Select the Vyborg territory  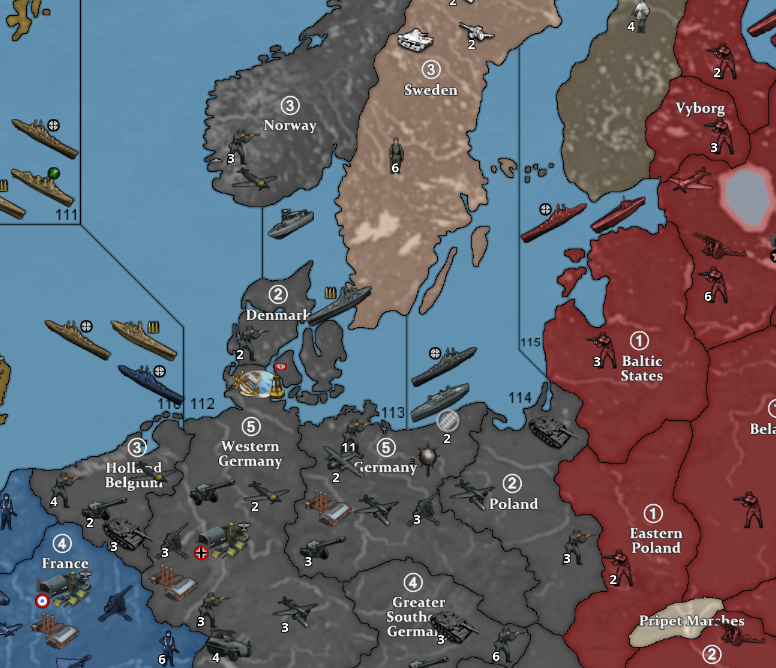pos(700,108)
